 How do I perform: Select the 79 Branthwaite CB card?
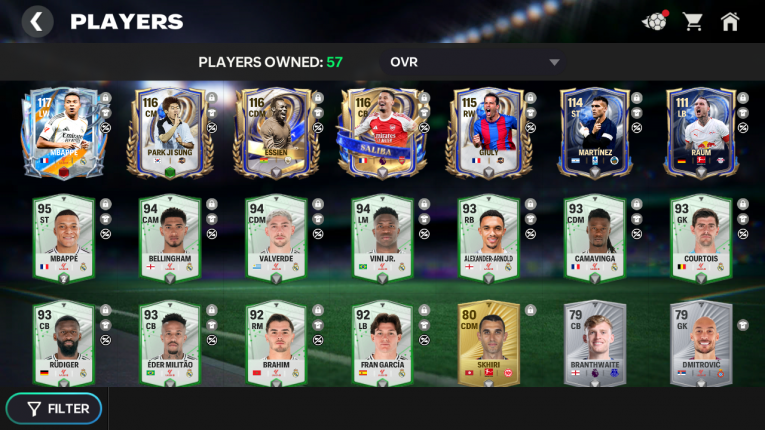click(588, 344)
